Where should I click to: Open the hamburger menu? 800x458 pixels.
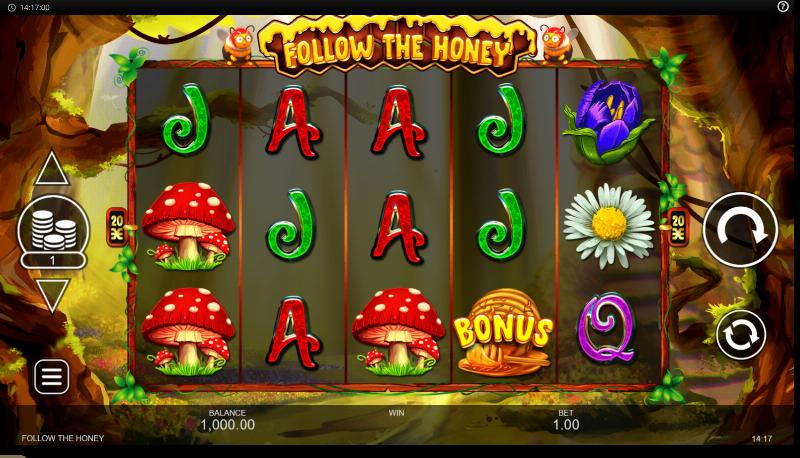point(52,376)
